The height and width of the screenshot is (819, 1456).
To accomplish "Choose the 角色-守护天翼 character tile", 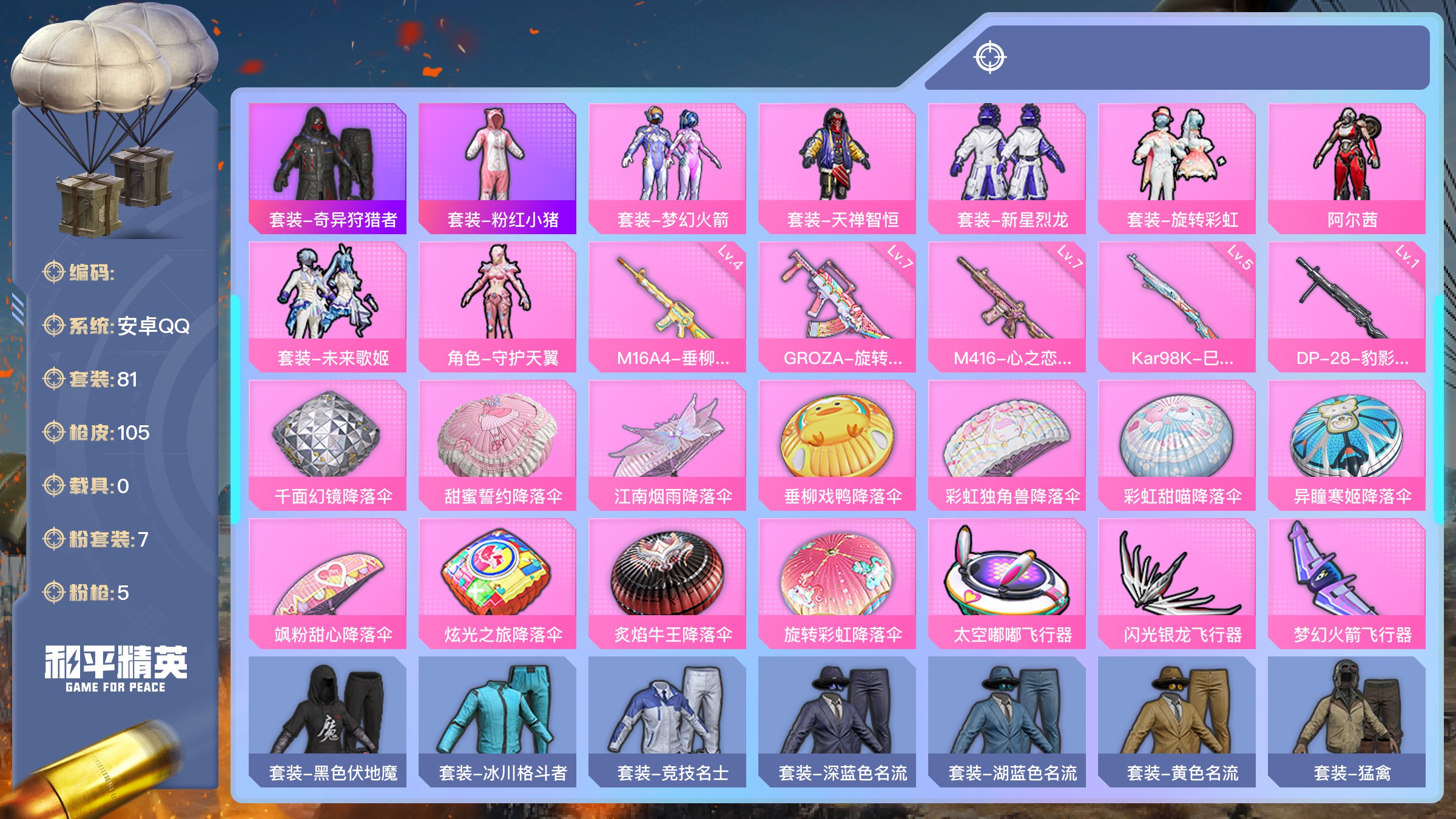I will tap(497, 306).
